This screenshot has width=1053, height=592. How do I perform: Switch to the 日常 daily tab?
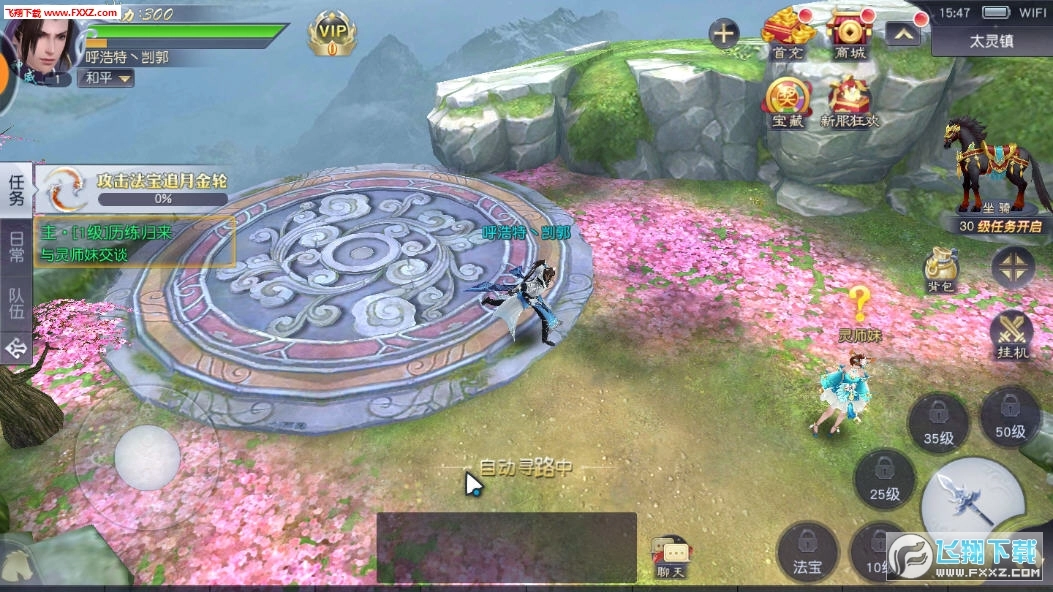16,246
